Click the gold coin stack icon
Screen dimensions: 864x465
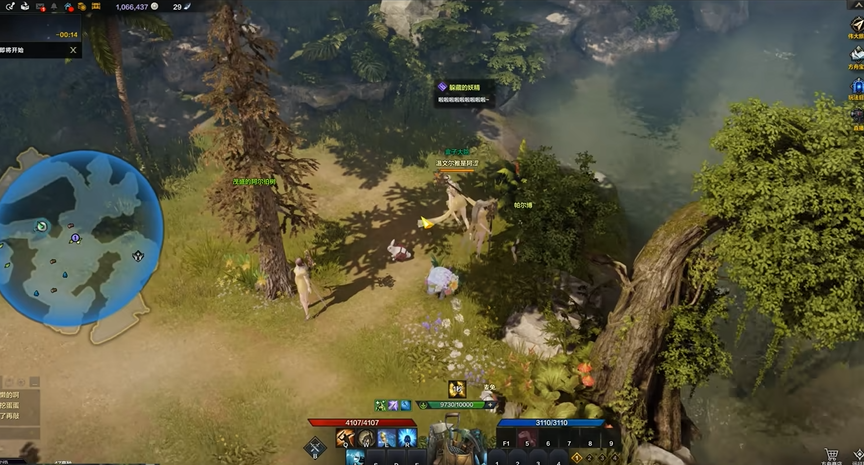pyautogui.click(x=81, y=6)
